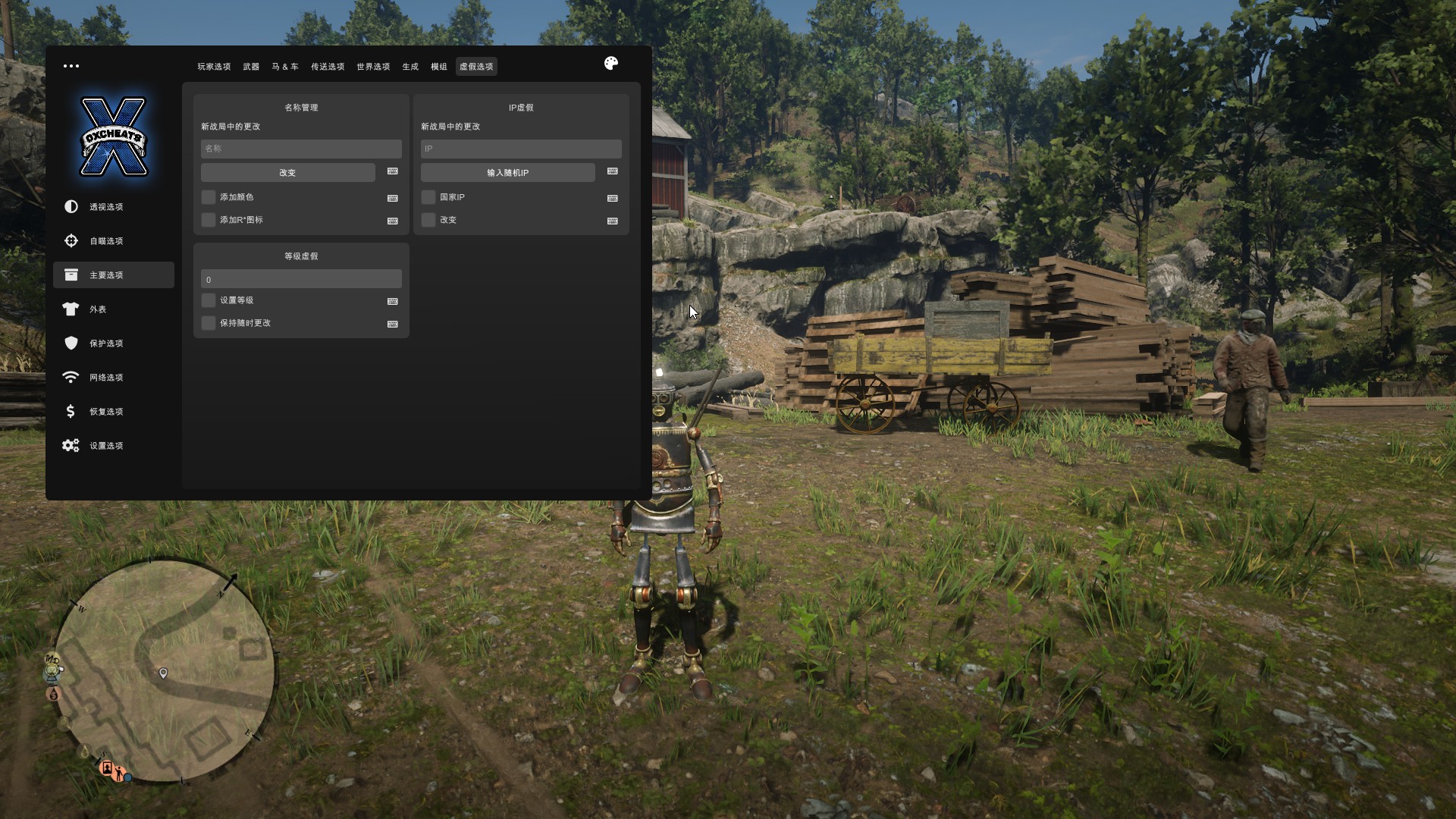This screenshot has width=1456, height=819.
Task: Open the 外表 sidebar section
Action: click(98, 309)
